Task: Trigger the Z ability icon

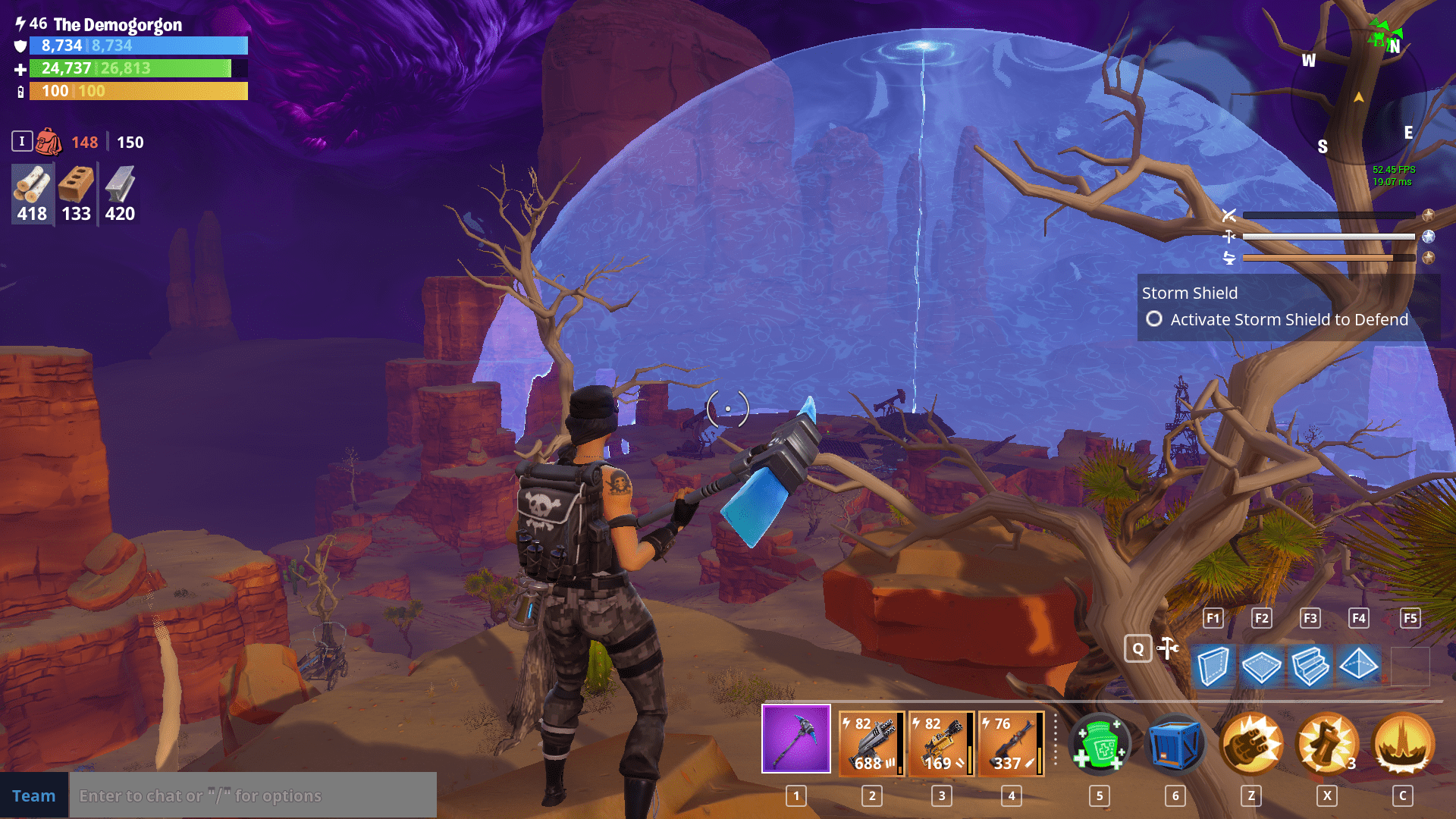Action: 1250,743
